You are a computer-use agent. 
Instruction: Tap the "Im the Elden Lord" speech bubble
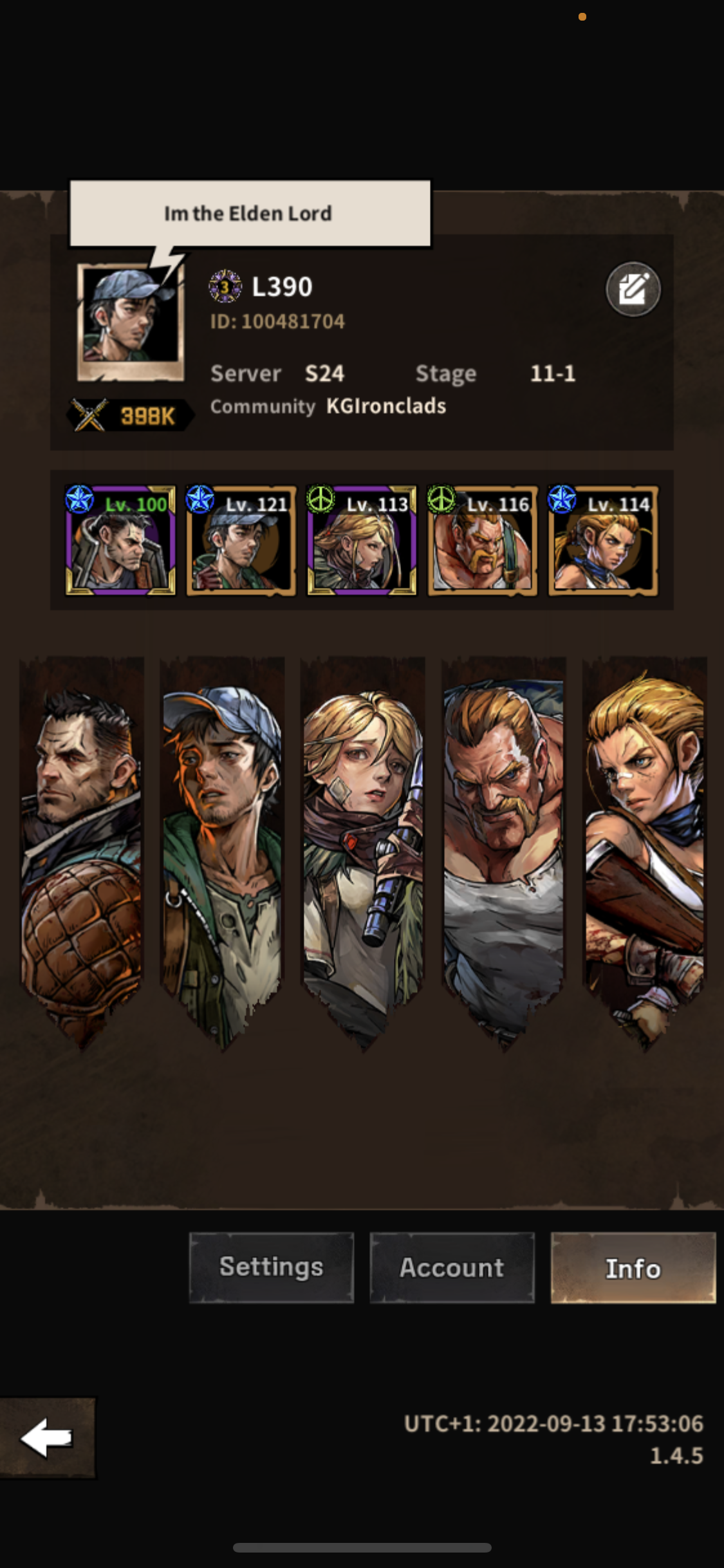(x=250, y=214)
